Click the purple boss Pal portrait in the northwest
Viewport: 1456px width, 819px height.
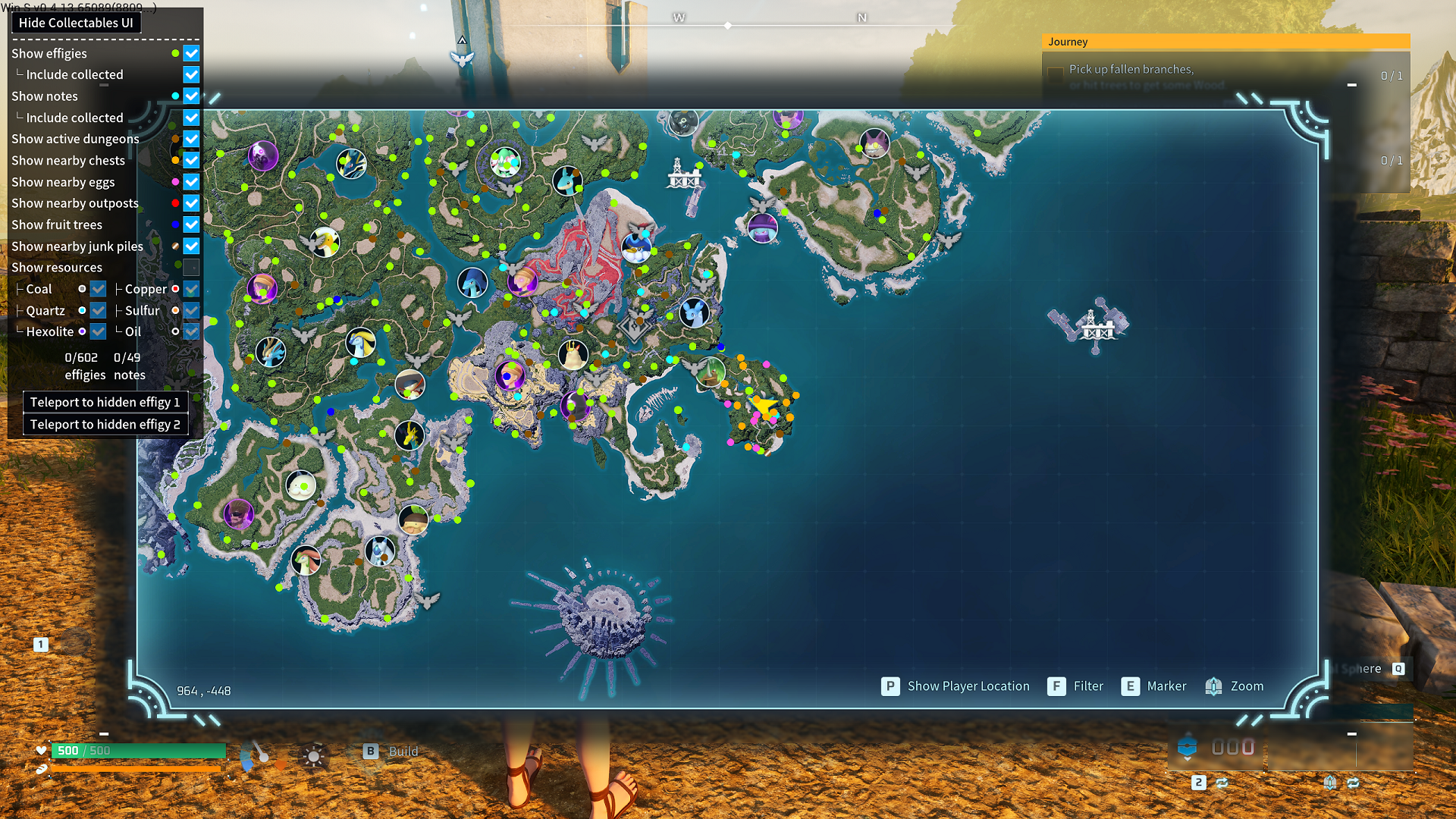coord(262,154)
